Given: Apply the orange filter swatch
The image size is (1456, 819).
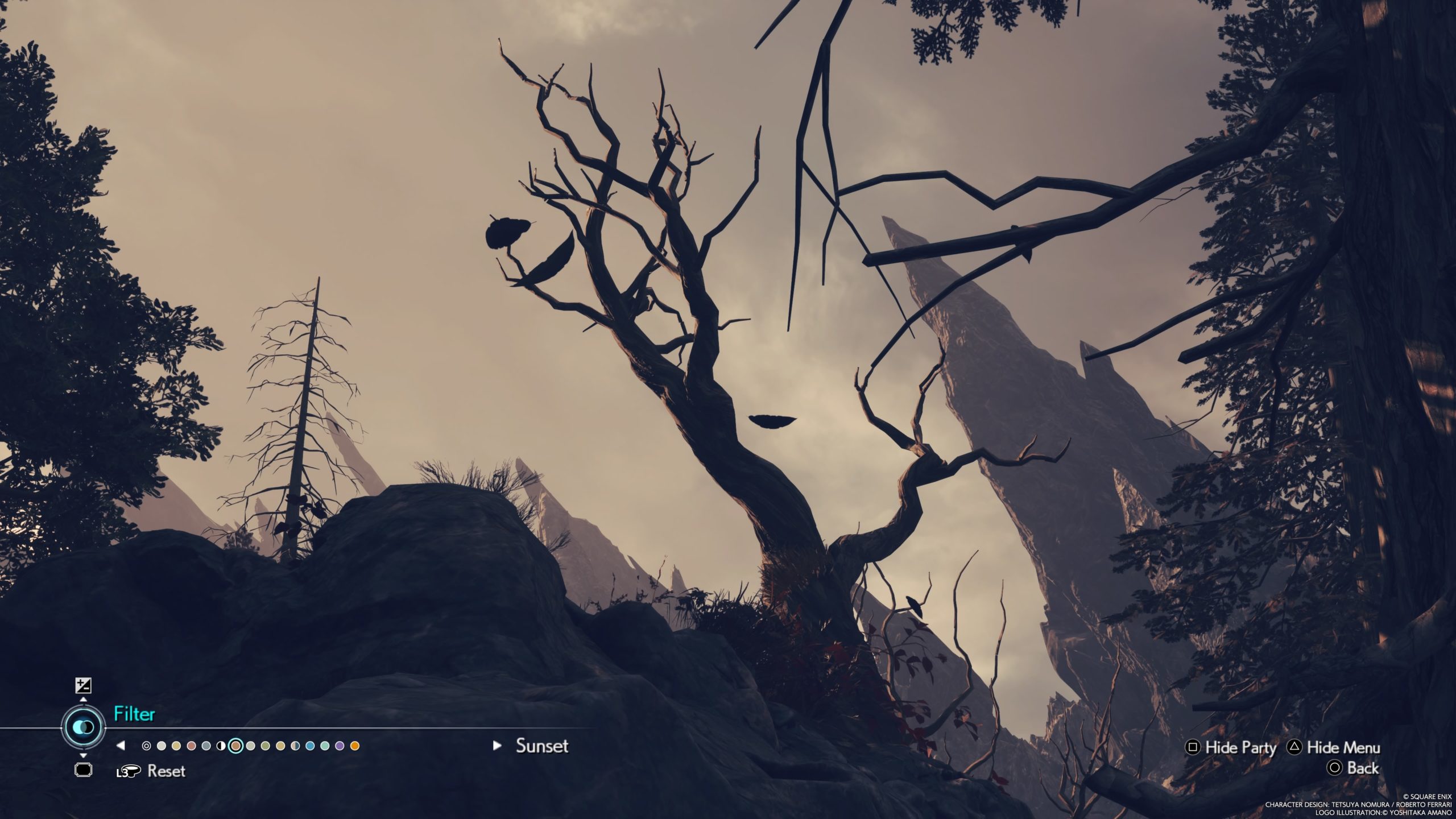Looking at the screenshot, I should click(355, 746).
